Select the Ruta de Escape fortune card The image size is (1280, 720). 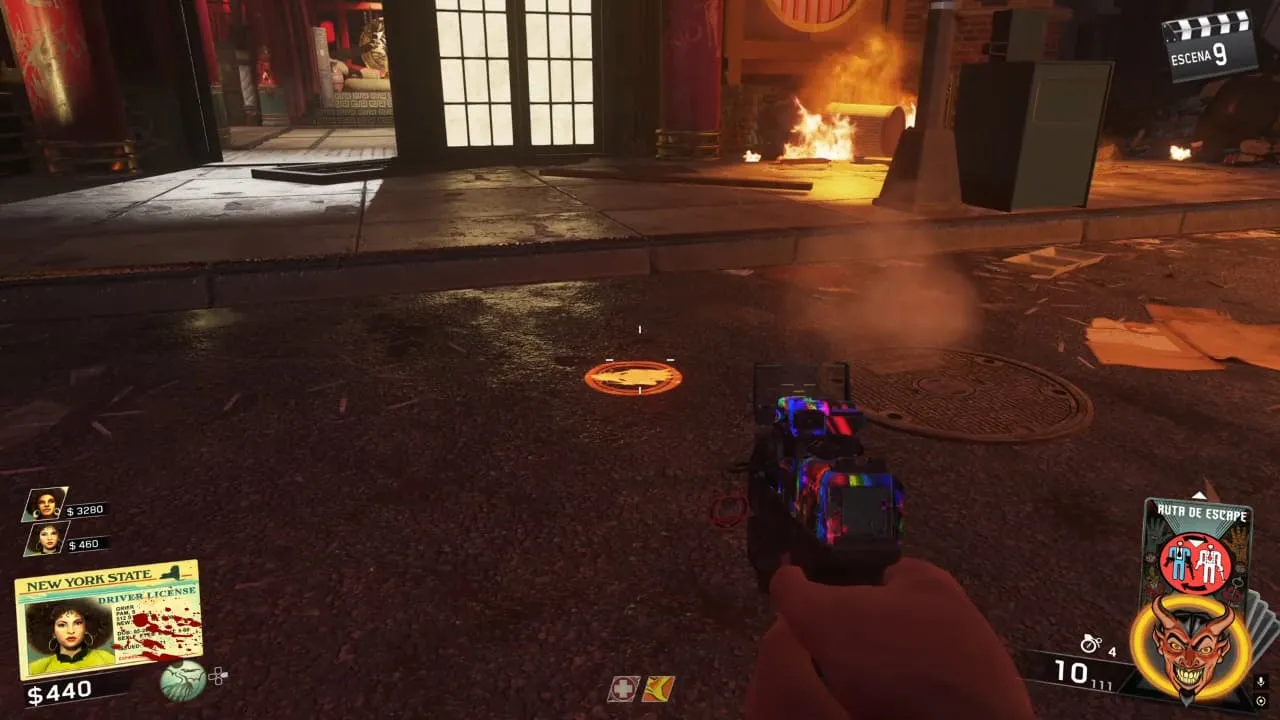coord(1195,550)
